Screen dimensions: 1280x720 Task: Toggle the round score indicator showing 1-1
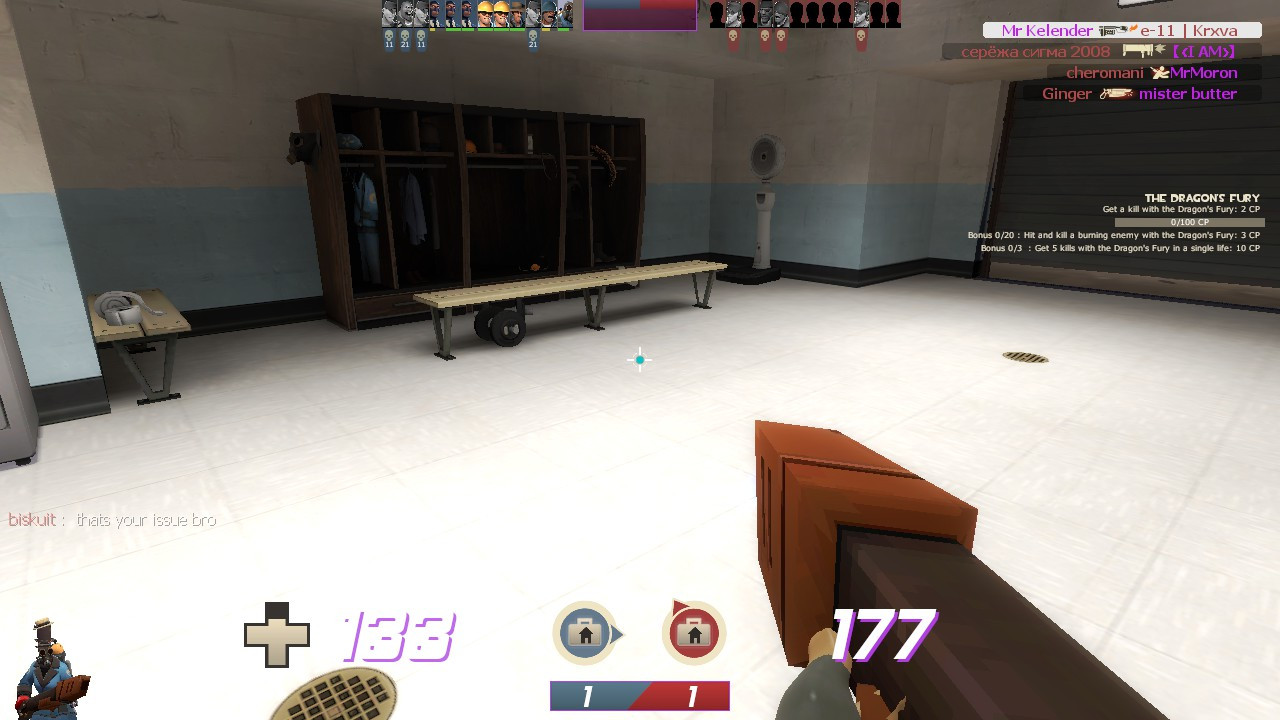pos(639,695)
